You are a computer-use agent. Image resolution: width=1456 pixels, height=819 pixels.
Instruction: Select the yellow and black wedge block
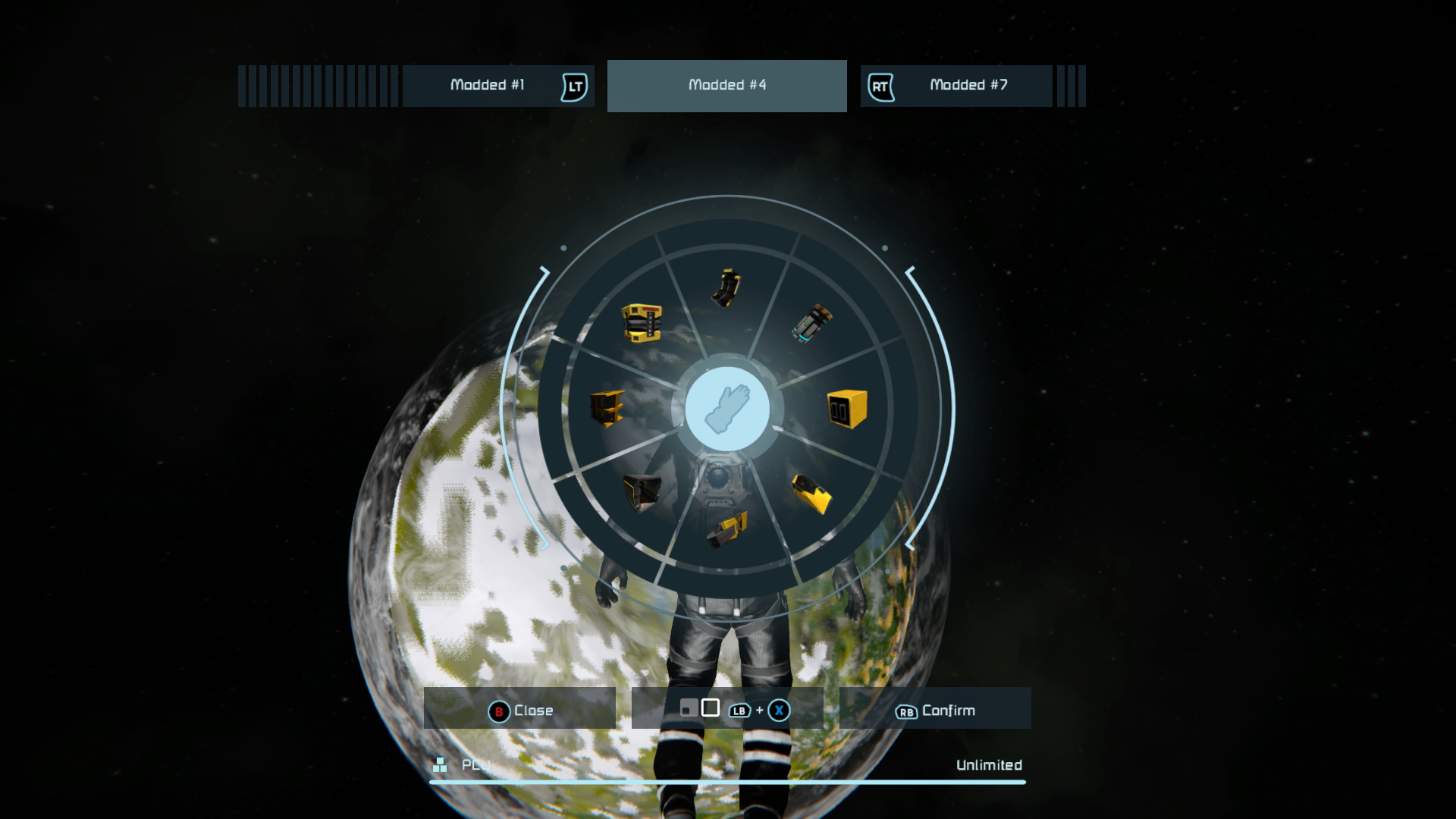(811, 494)
